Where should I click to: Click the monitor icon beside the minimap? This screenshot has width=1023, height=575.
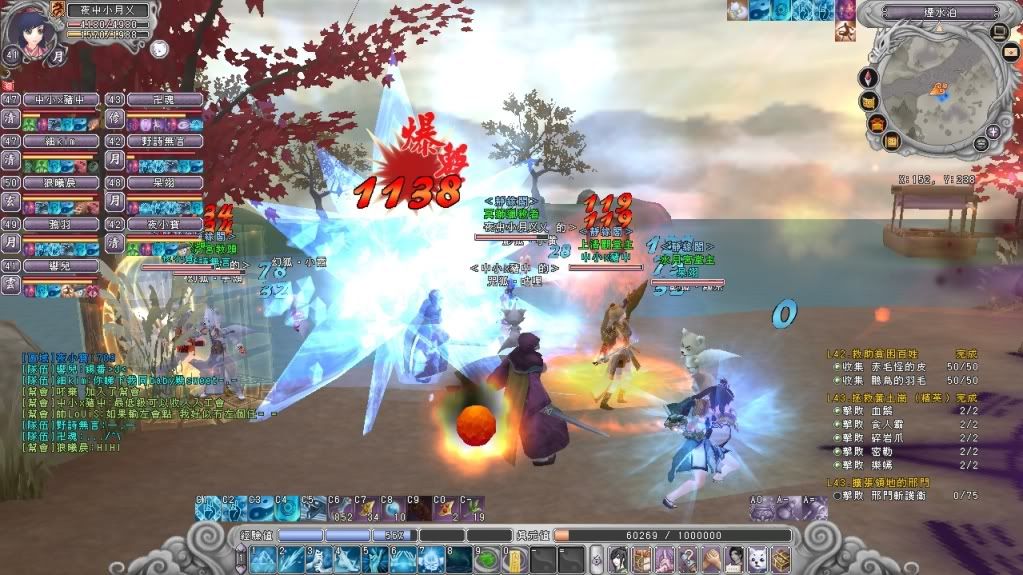tap(998, 32)
